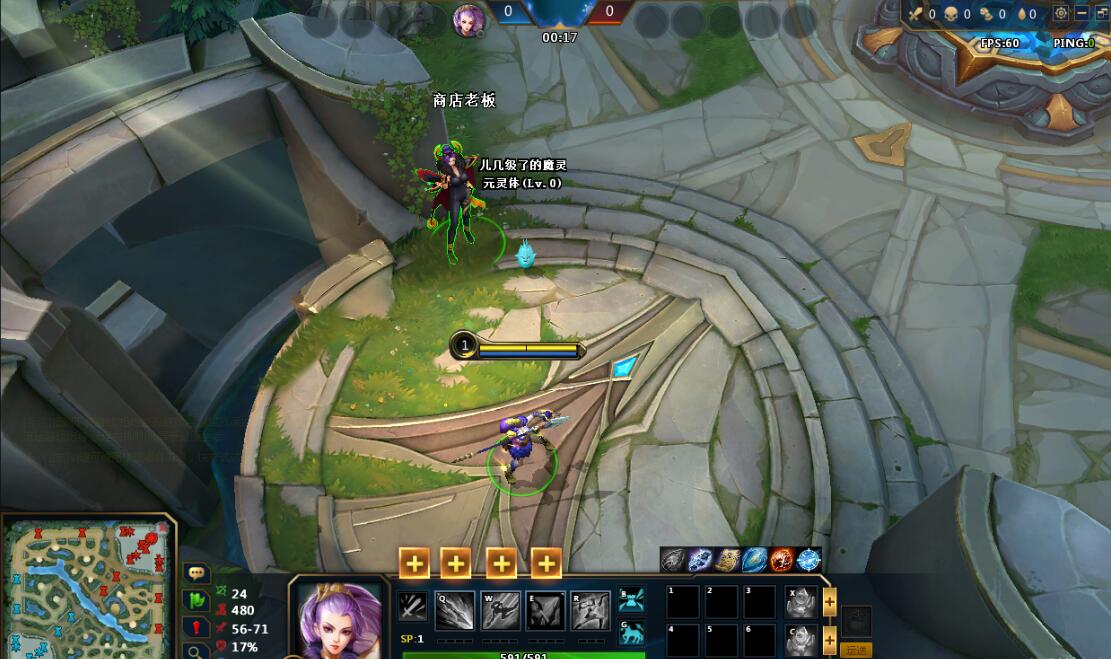
Task: Select the red flame buff icon
Action: pyautogui.click(x=782, y=560)
